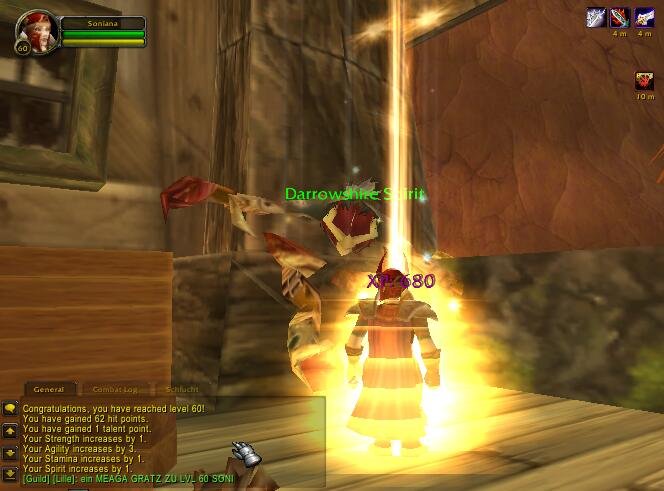Click the red debuff icon with 10m timer
664x491 pixels.
click(x=644, y=81)
